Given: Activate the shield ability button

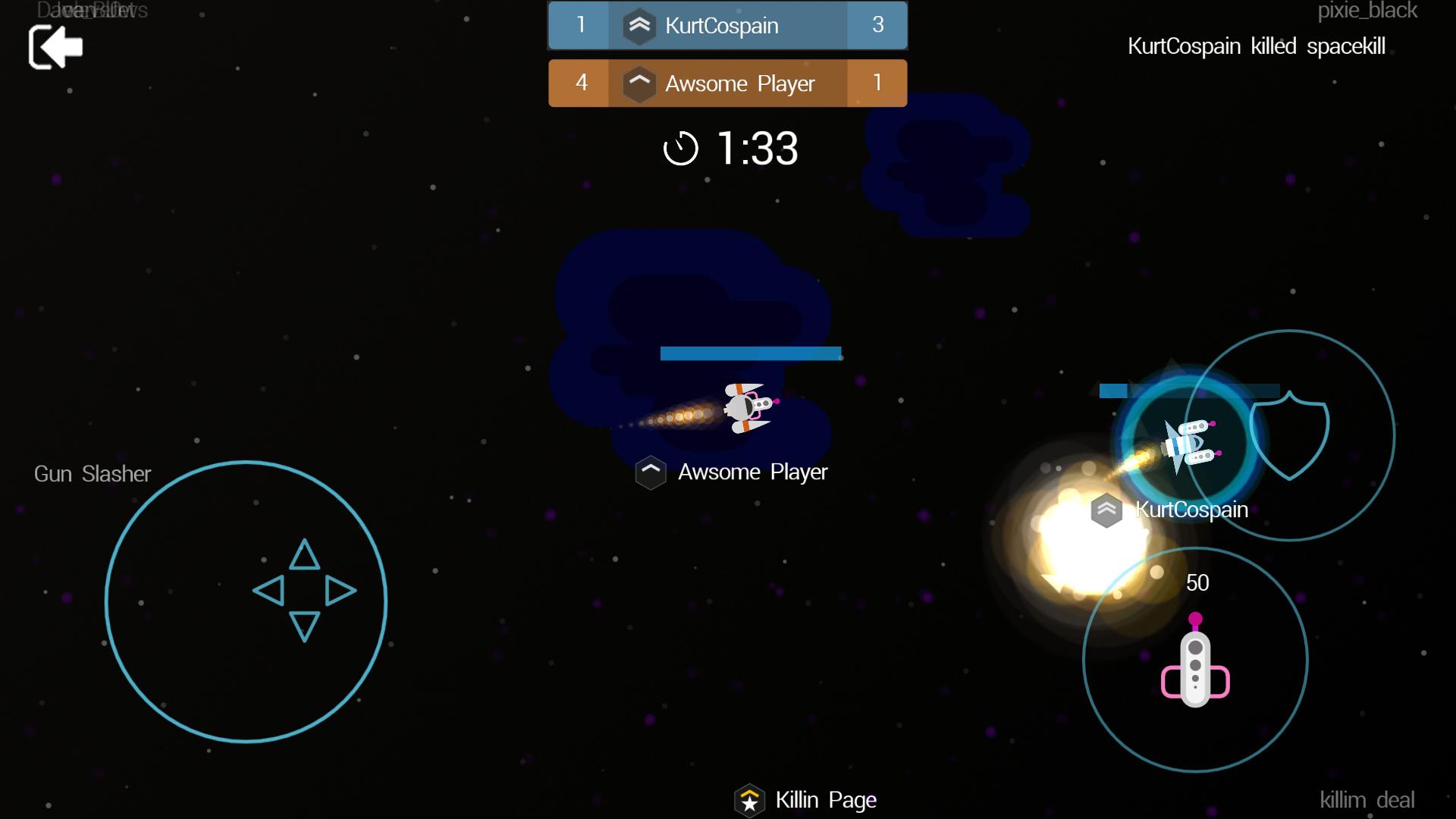Looking at the screenshot, I should pos(1289,435).
